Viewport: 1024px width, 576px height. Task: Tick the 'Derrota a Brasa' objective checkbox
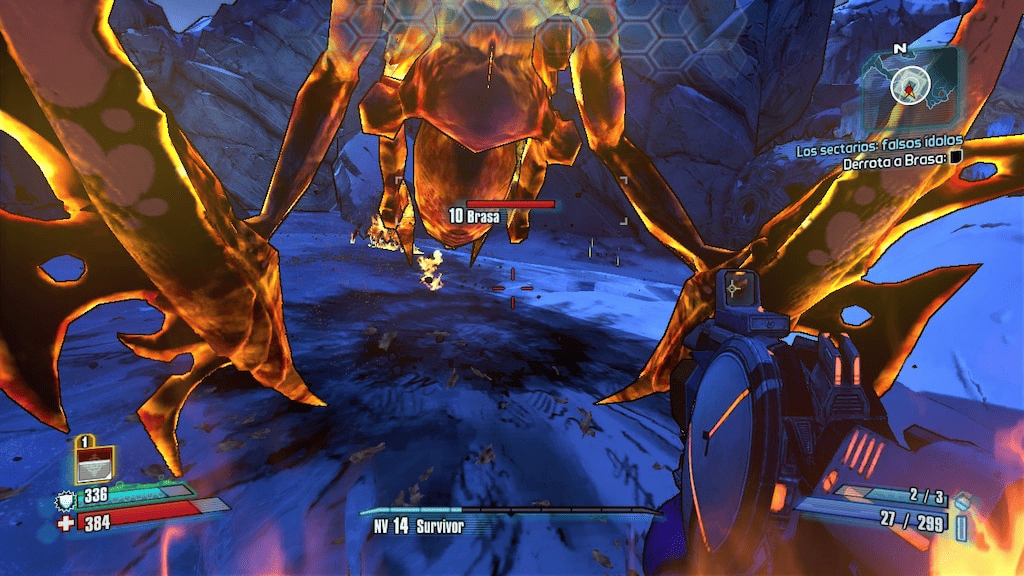pos(955,158)
